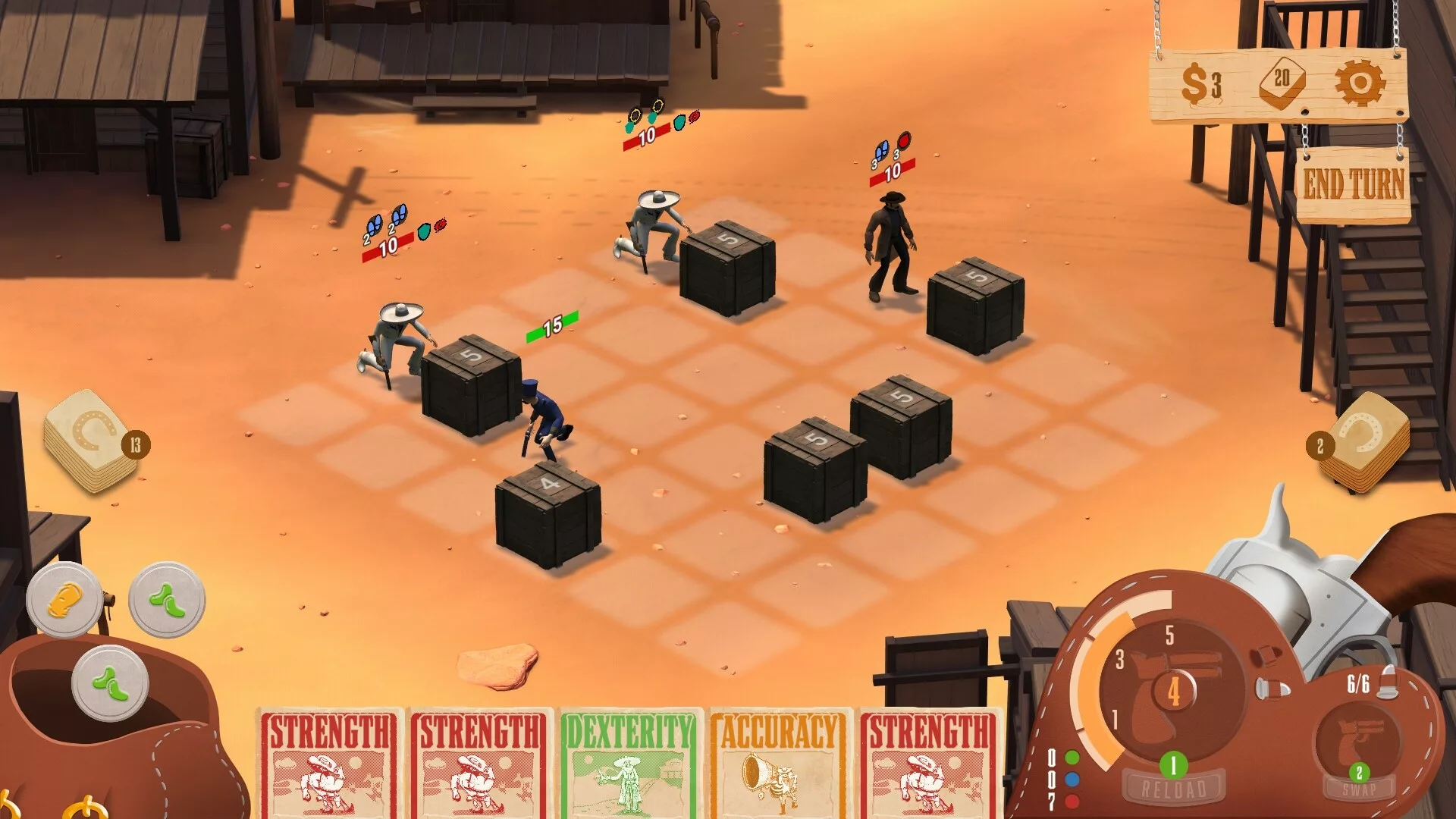The image size is (1456, 819).
Task: Swap to the secondary weapon
Action: (x=1358, y=789)
